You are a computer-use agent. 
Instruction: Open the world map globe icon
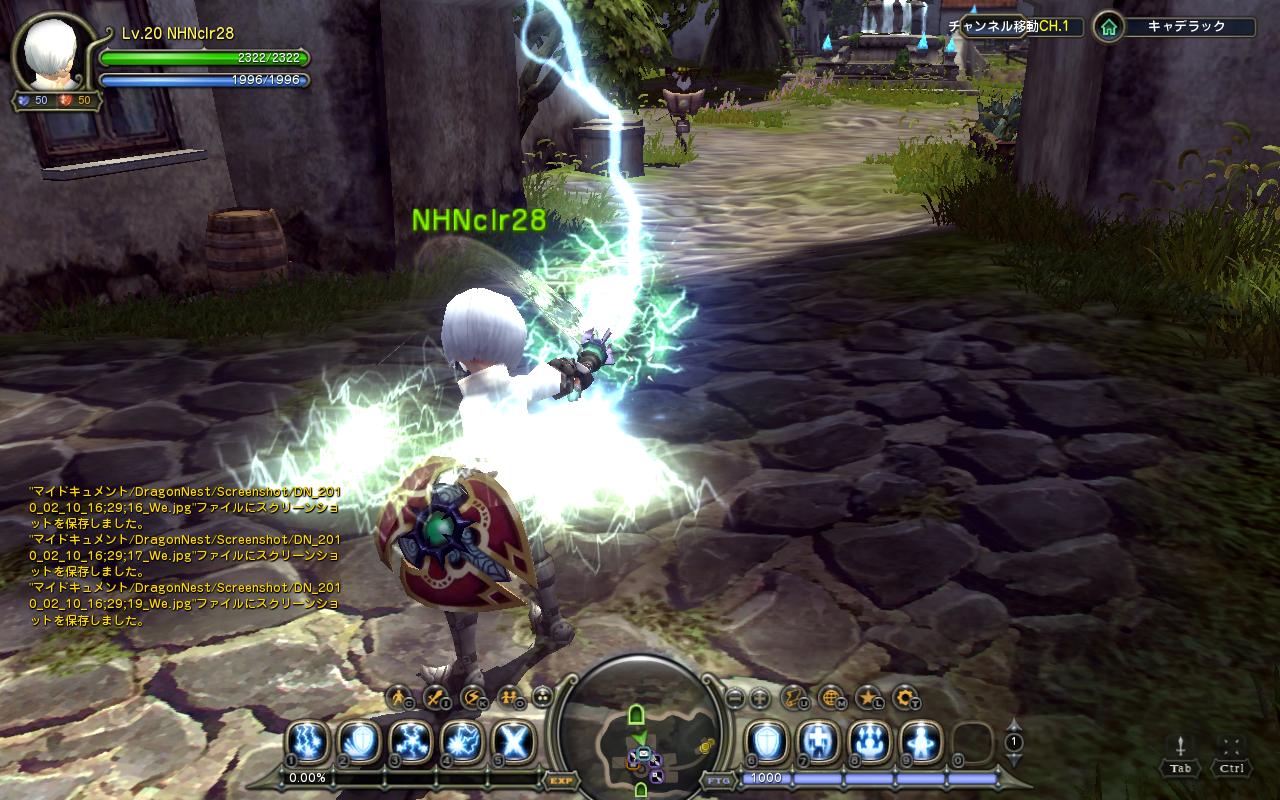(x=831, y=697)
